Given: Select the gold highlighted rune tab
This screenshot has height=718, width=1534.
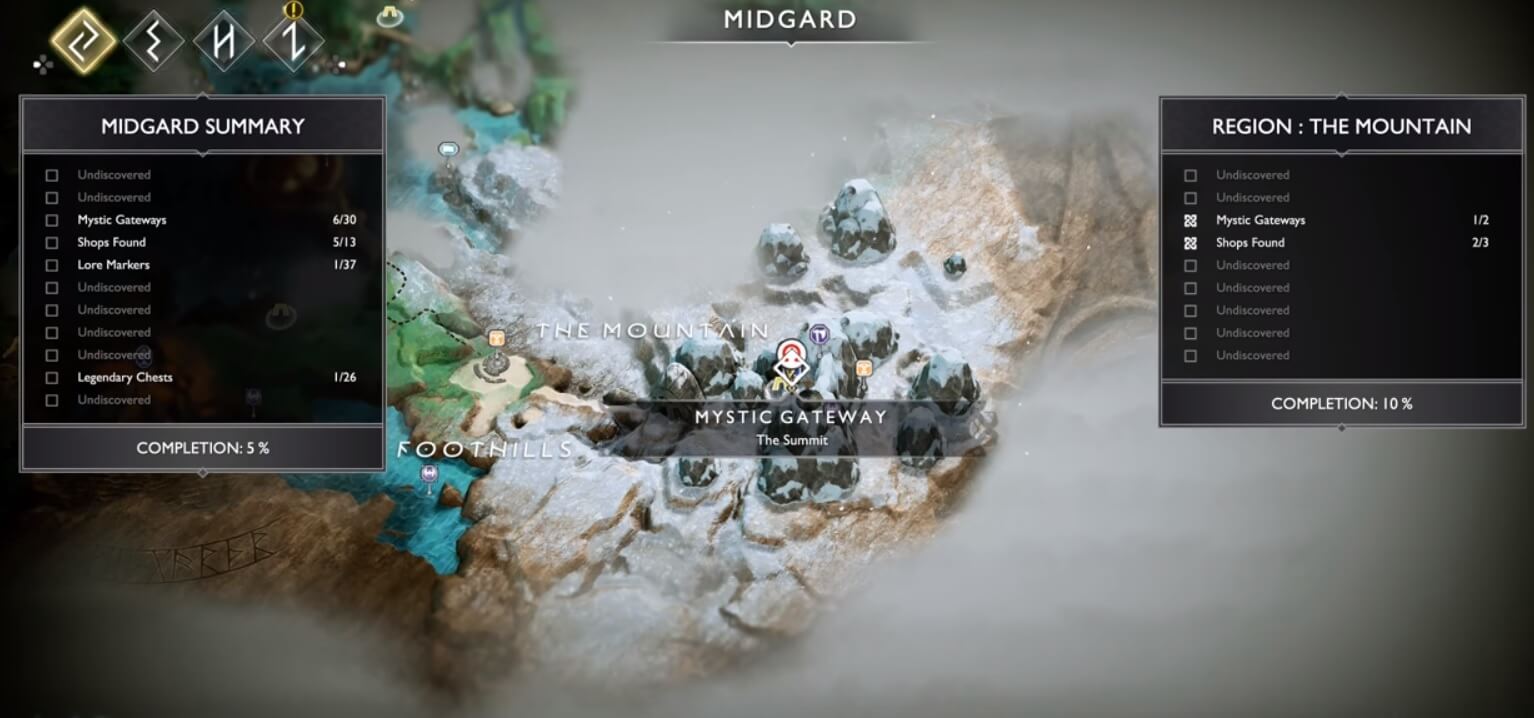Looking at the screenshot, I should [x=84, y=41].
